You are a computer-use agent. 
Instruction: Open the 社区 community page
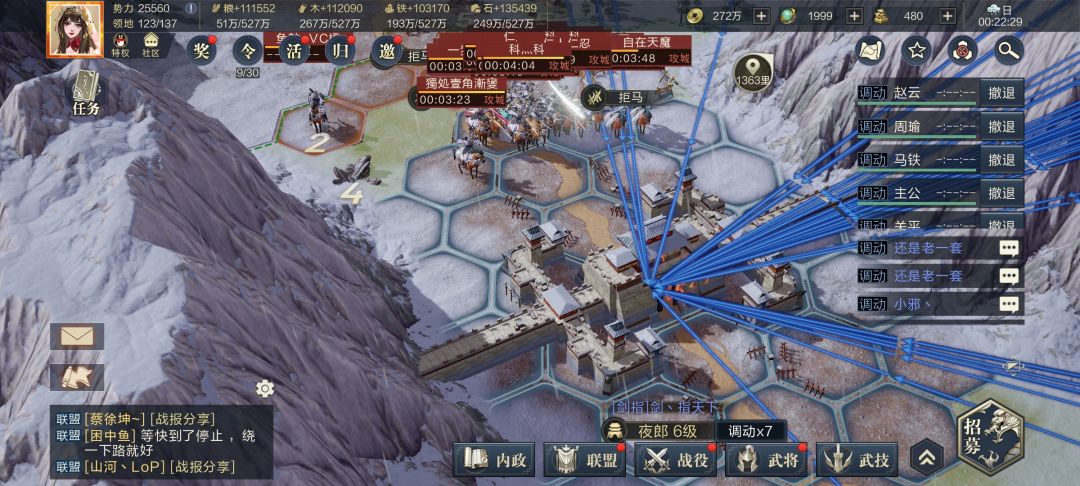coord(151,45)
